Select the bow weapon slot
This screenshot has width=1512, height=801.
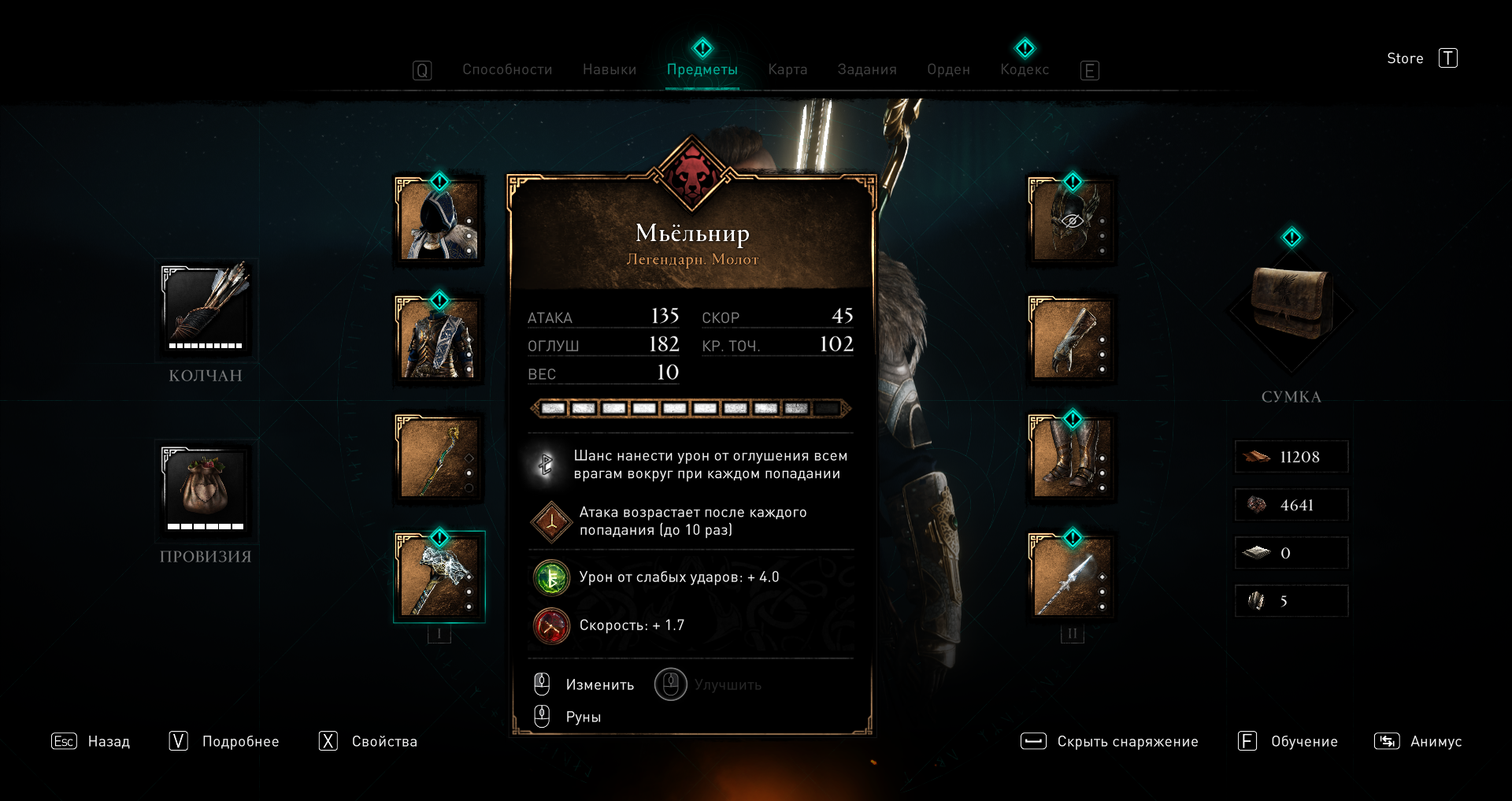[x=439, y=458]
